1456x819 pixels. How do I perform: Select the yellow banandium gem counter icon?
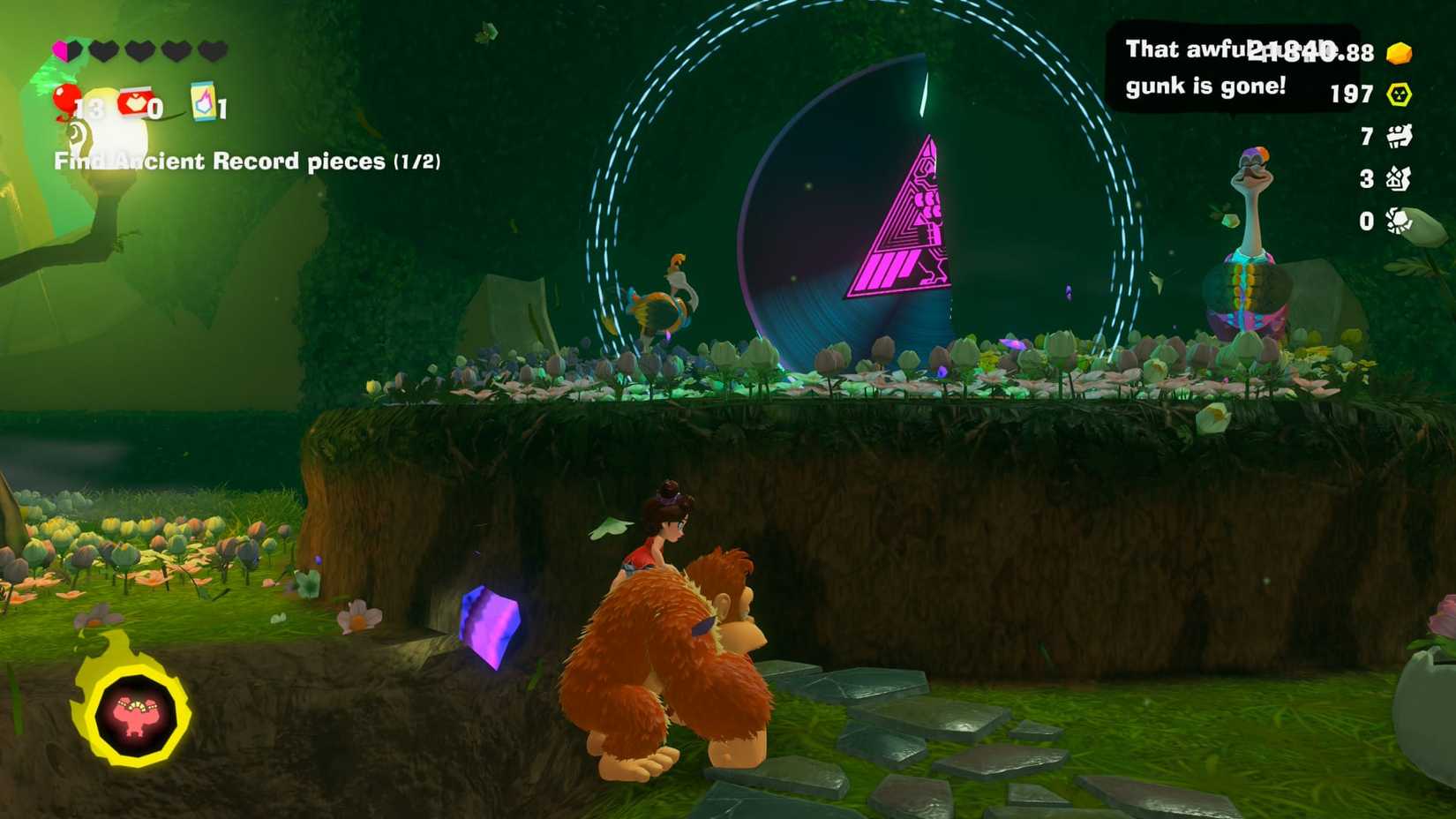click(x=1399, y=94)
